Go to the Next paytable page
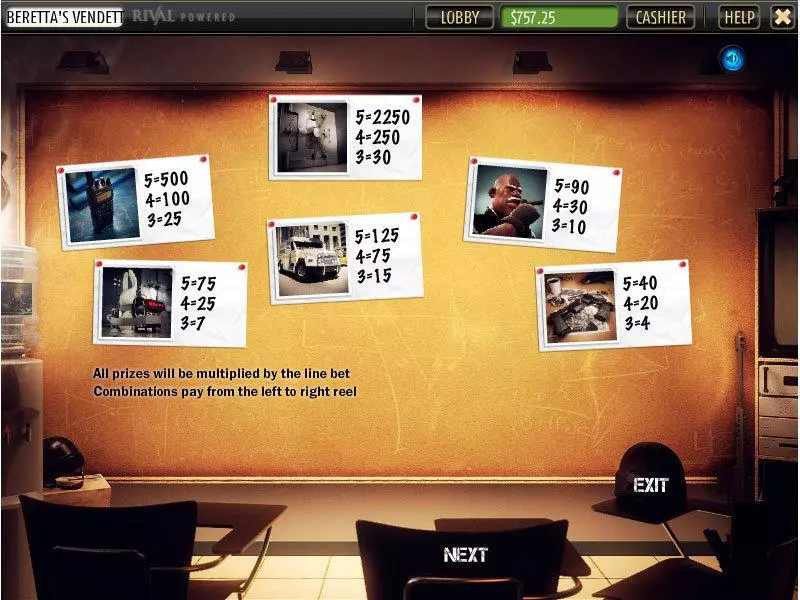Image resolution: width=800 pixels, height=600 pixels. pos(465,554)
